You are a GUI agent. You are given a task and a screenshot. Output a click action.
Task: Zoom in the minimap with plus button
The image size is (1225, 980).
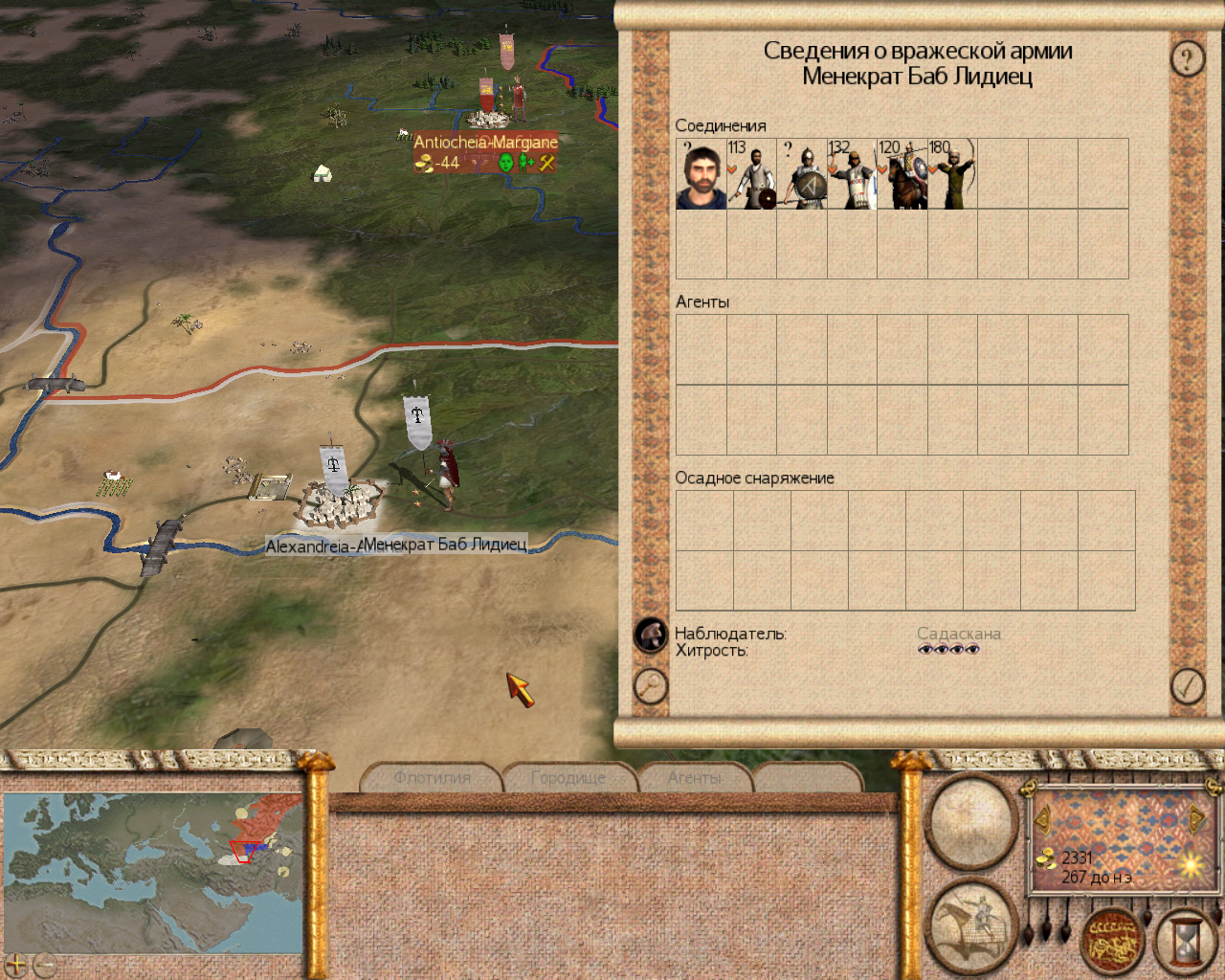(16, 965)
